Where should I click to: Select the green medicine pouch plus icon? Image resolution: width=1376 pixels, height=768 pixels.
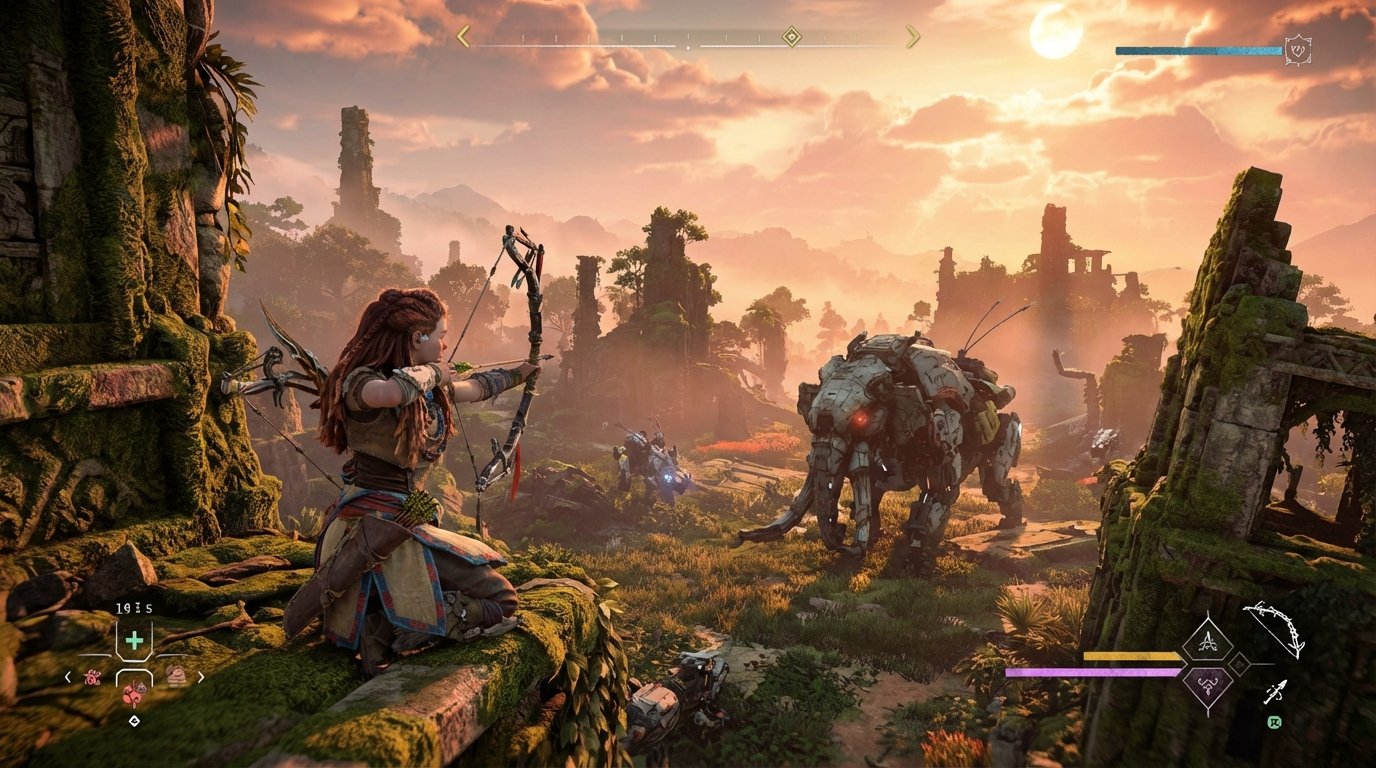[x=134, y=639]
